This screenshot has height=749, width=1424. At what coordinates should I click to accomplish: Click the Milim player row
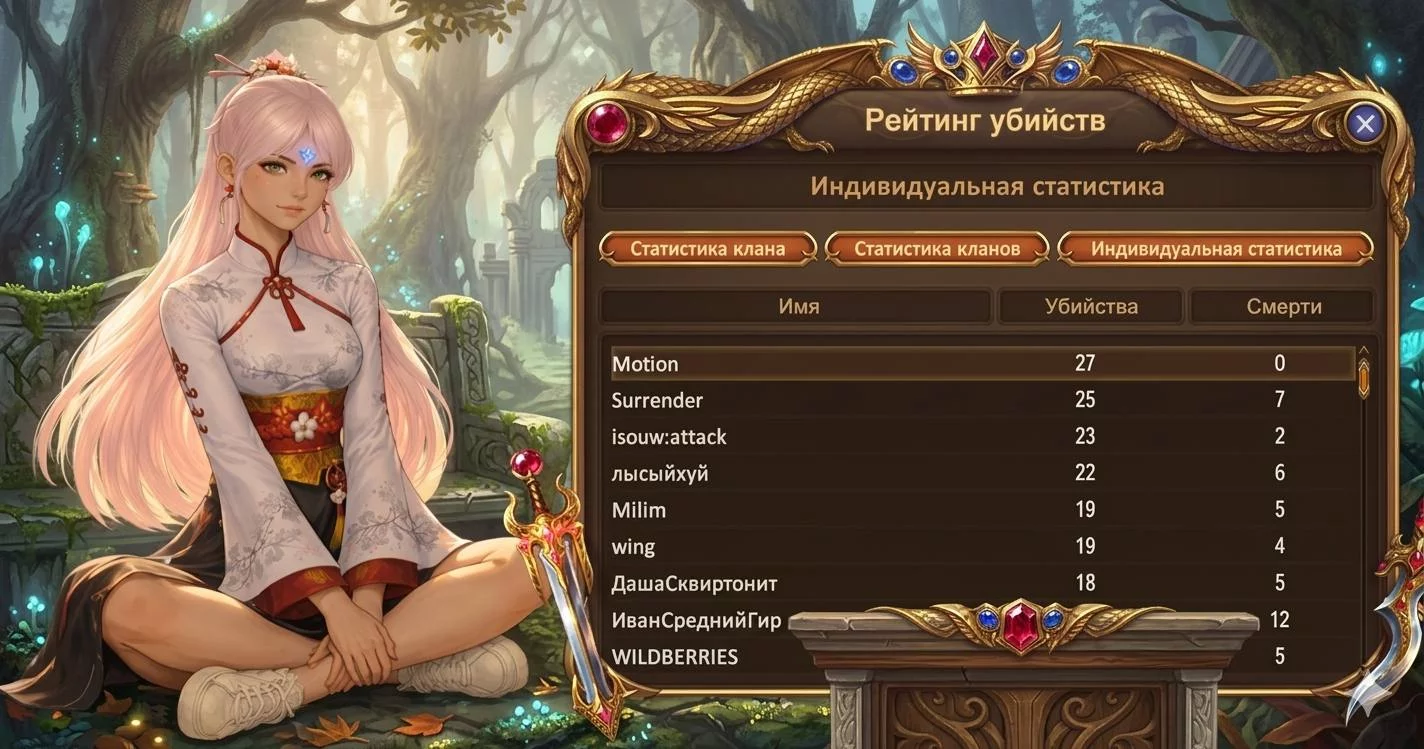coord(639,510)
